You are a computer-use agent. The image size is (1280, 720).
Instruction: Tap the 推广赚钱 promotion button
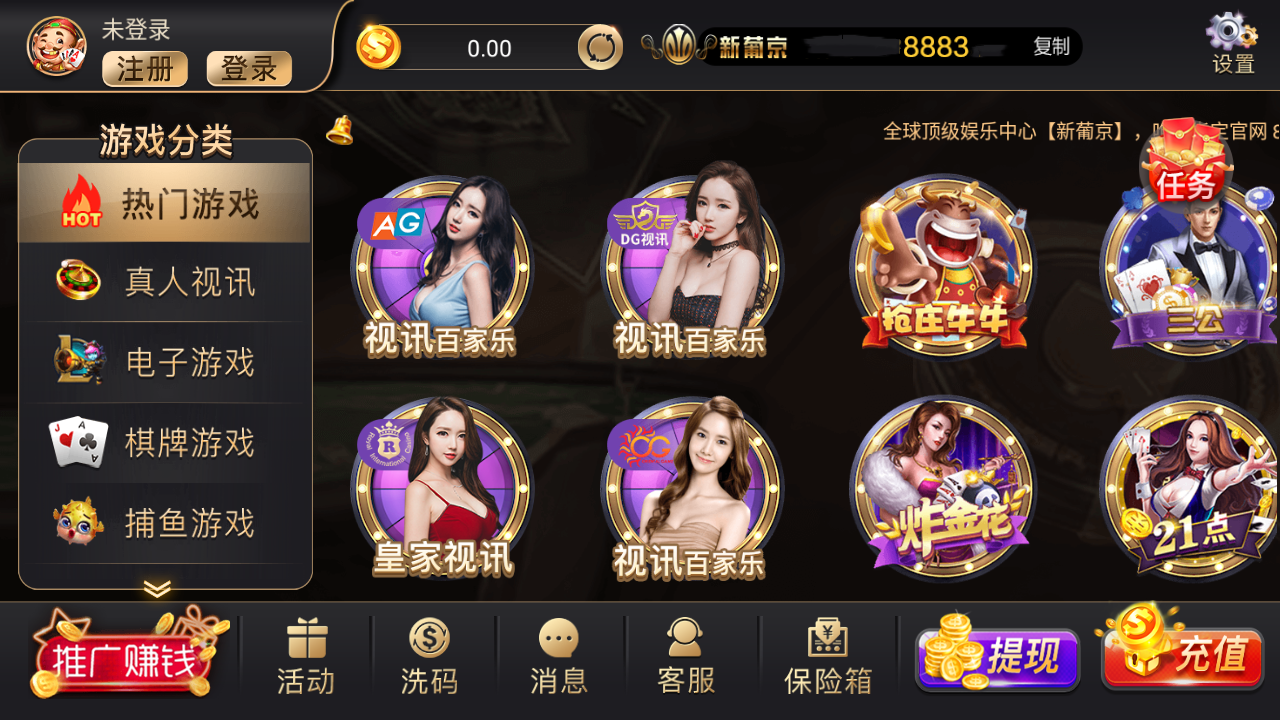pos(125,658)
